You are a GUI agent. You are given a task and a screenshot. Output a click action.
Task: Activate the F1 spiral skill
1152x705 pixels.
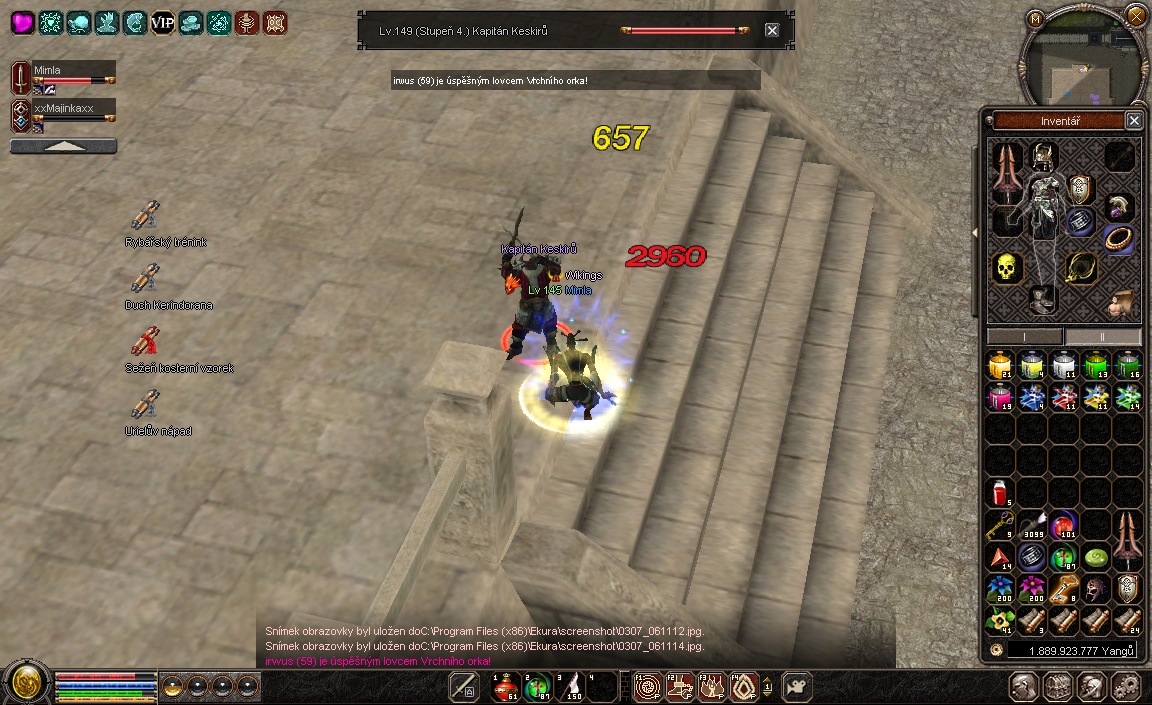[x=647, y=687]
